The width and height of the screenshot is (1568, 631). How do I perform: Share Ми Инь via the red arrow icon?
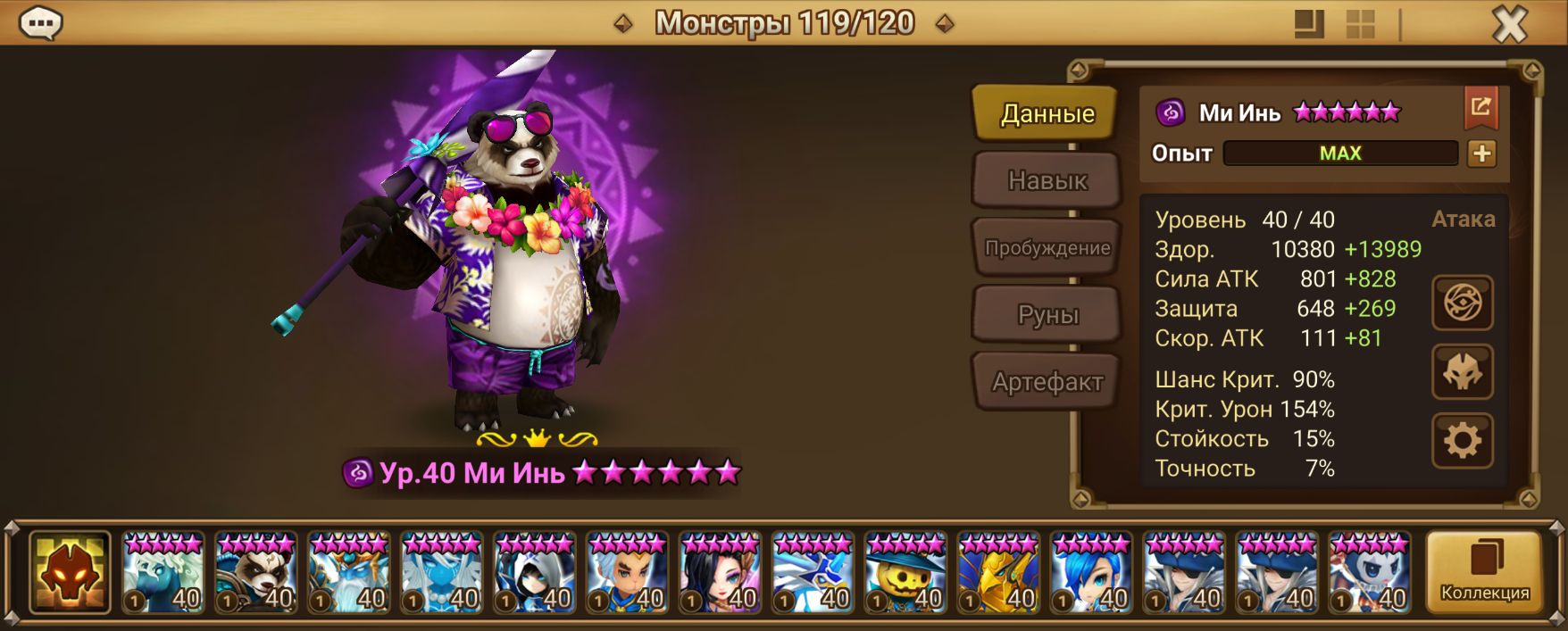[x=1480, y=108]
